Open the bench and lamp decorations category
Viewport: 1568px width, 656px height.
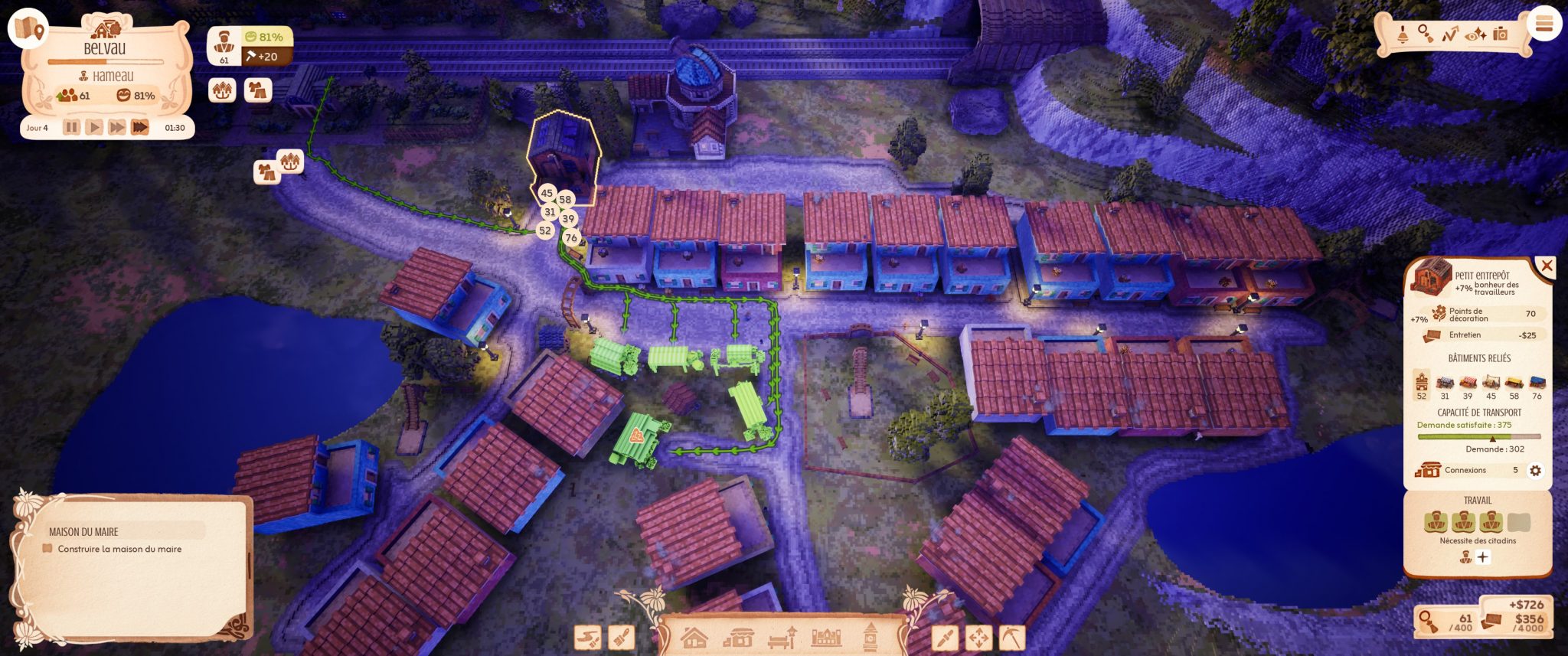[782, 638]
